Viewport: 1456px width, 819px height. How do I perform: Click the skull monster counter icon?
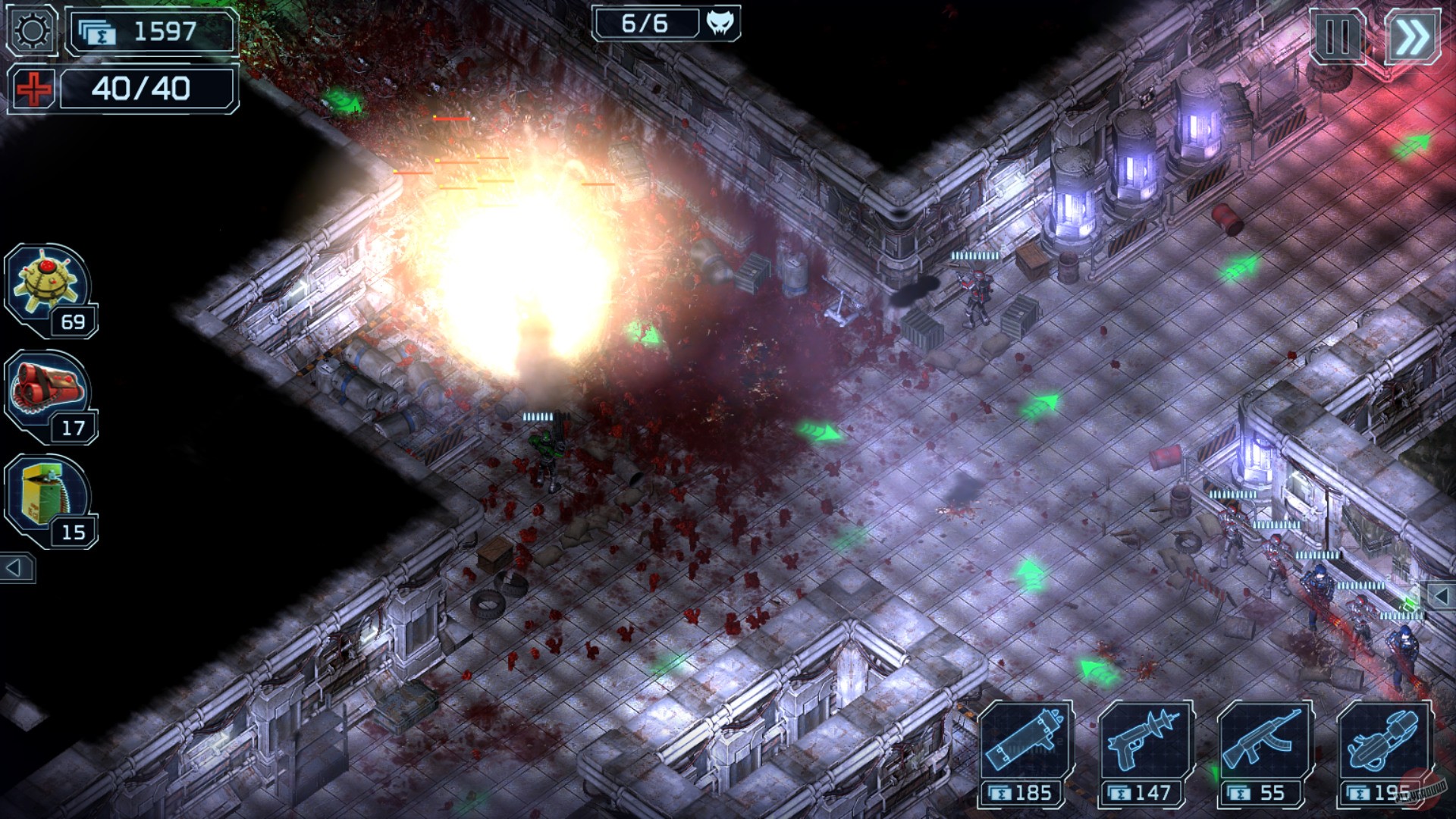pos(720,24)
